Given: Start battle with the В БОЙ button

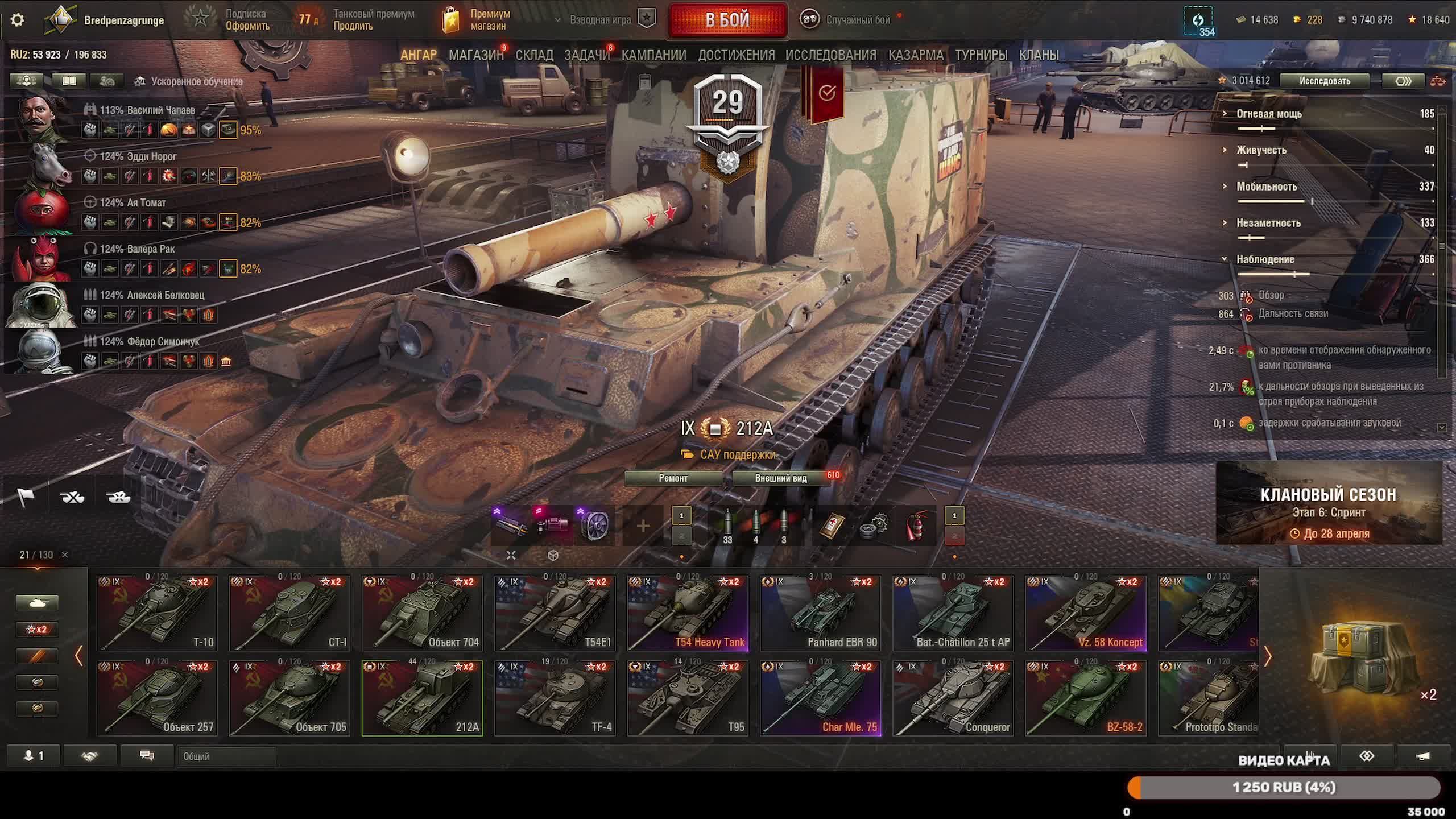Looking at the screenshot, I should [x=727, y=20].
